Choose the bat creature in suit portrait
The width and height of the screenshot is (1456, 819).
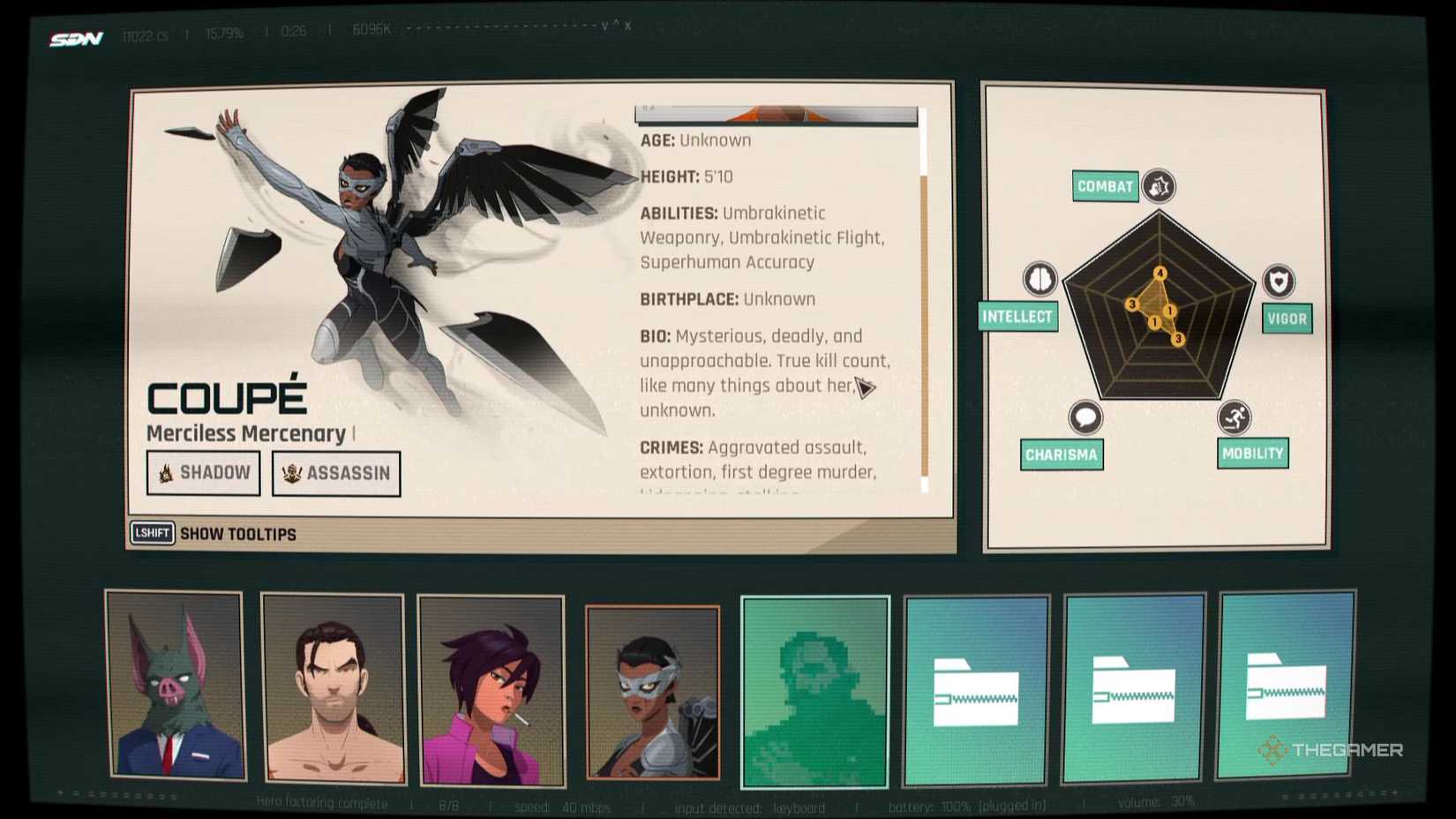point(176,686)
